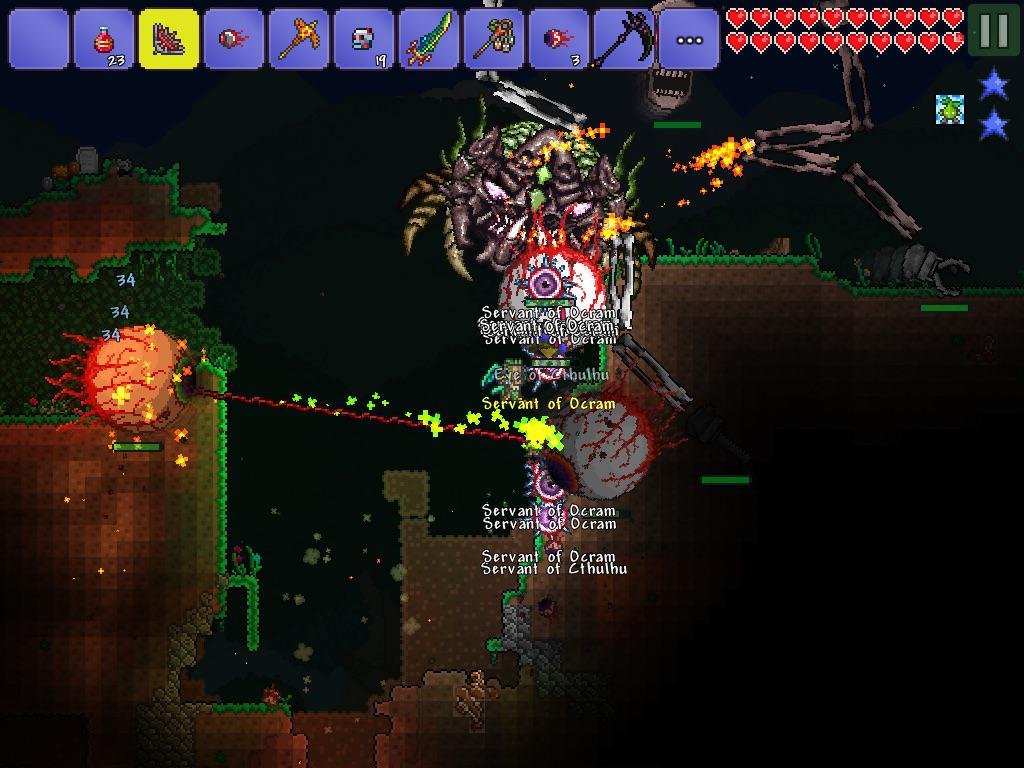This screenshot has height=768, width=1024.
Task: Select the red healing potion slot
Action: pos(104,39)
